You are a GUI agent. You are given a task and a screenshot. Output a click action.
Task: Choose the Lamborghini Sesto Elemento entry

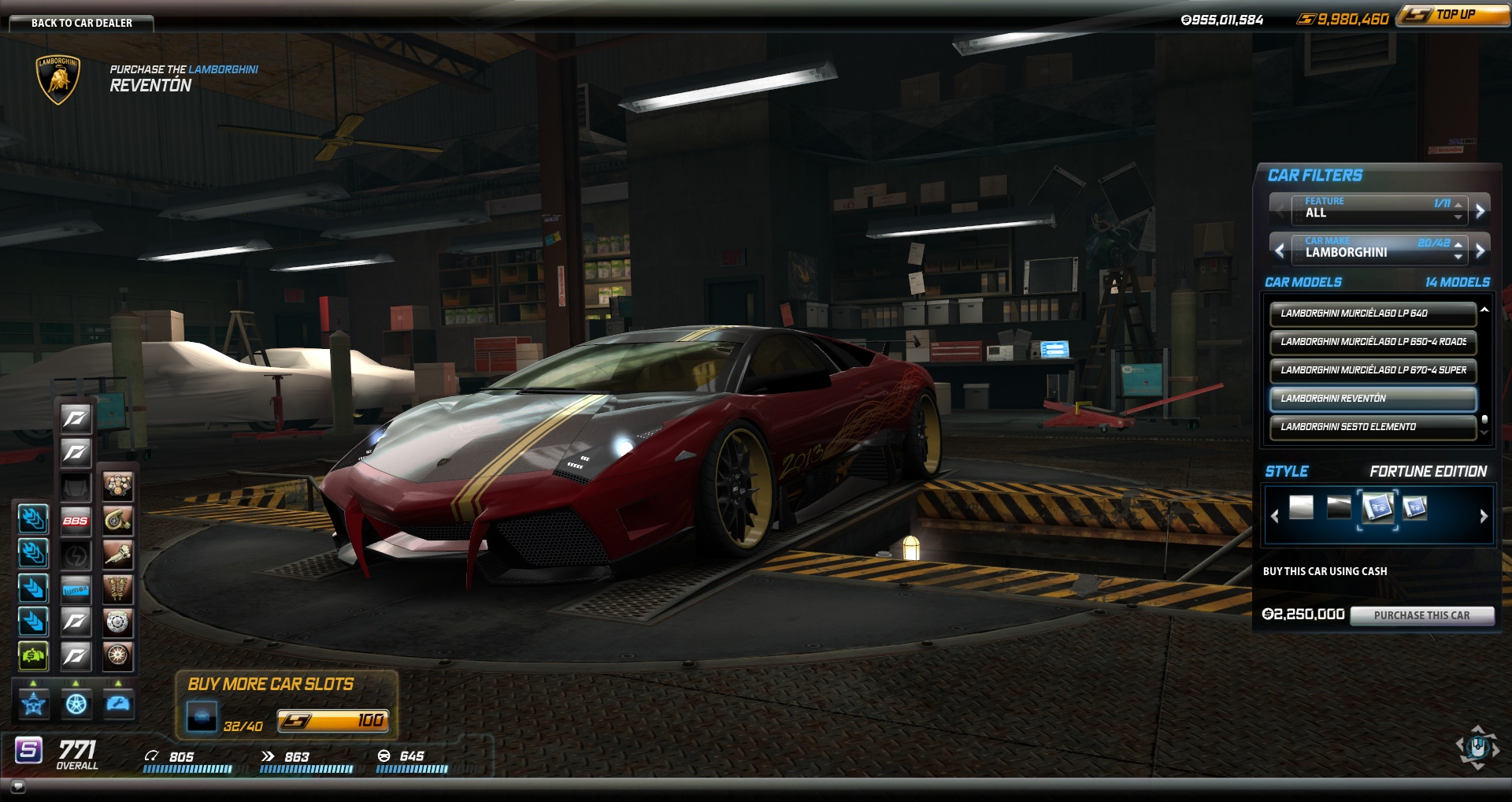[1372, 427]
